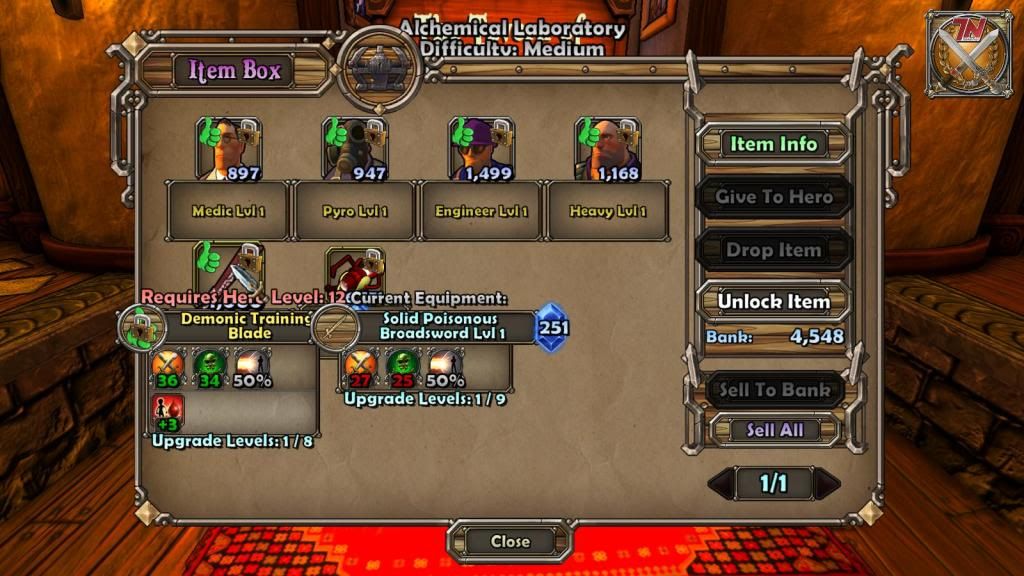Select the Demonic Training Blade item
The image size is (1024, 576).
pos(229,272)
